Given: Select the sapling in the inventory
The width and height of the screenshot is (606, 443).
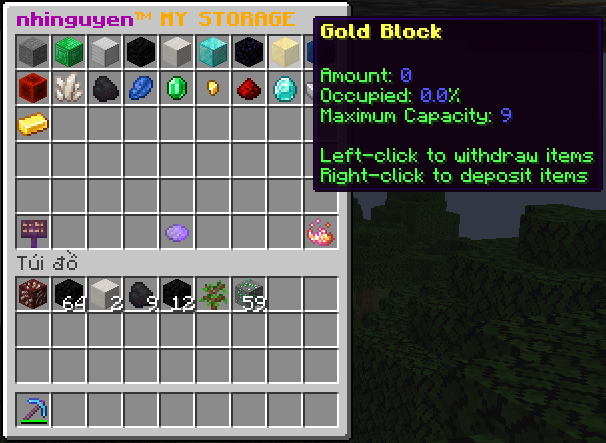Looking at the screenshot, I should [213, 294].
